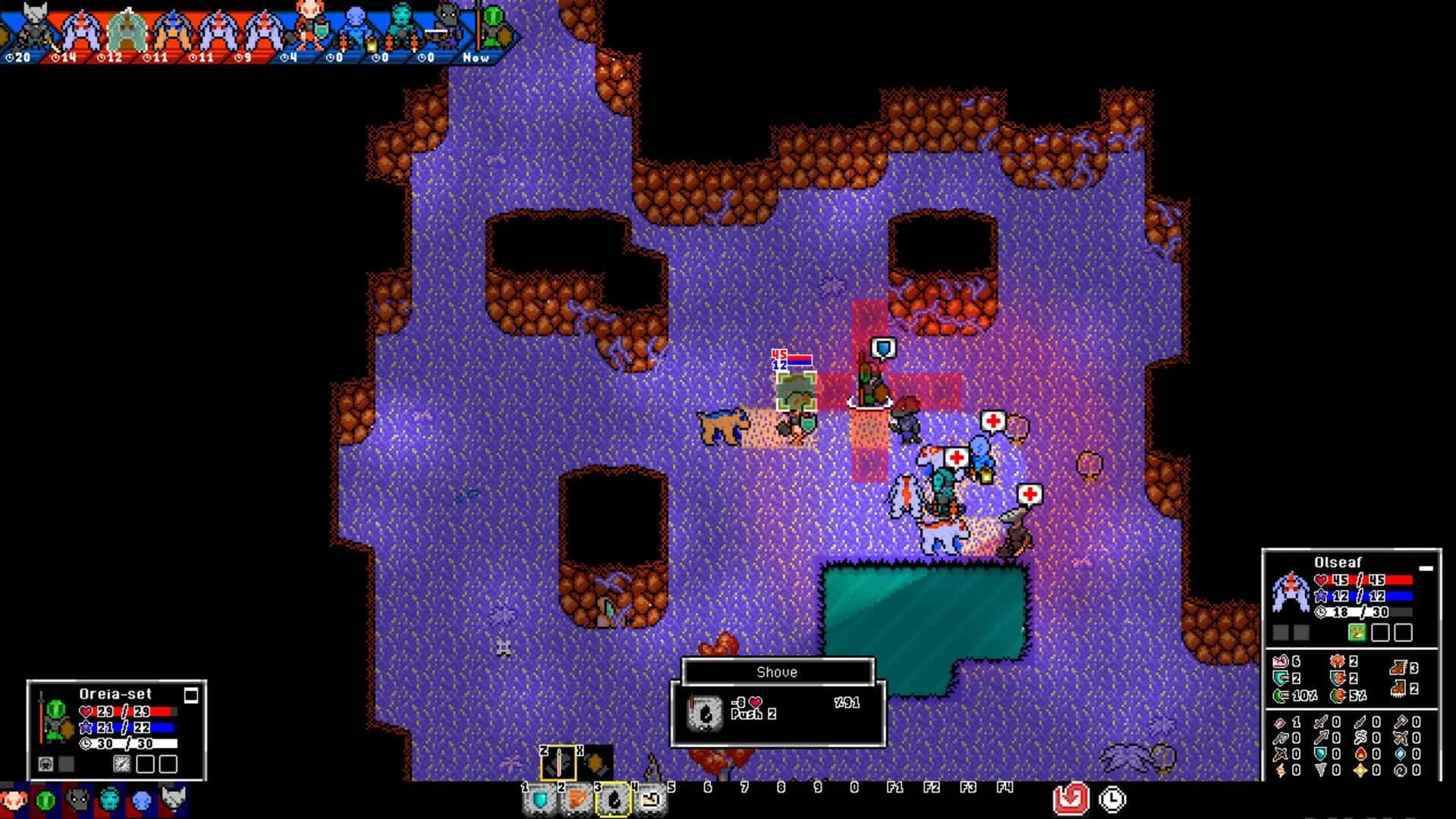Screen dimensions: 1456x819
Task: Select the gold shield in the X swap slot
Action: 595,763
